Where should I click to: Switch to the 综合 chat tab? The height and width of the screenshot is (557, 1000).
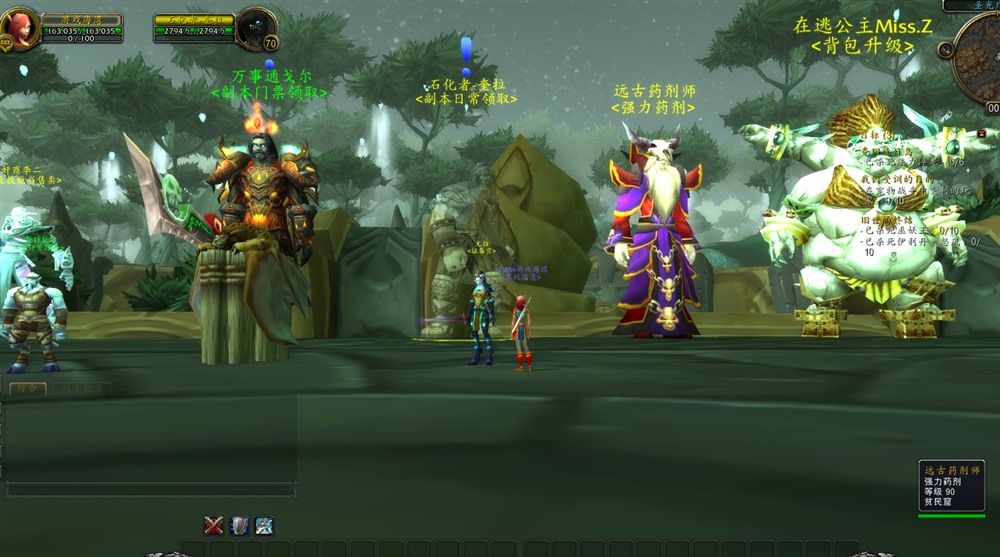(x=26, y=388)
